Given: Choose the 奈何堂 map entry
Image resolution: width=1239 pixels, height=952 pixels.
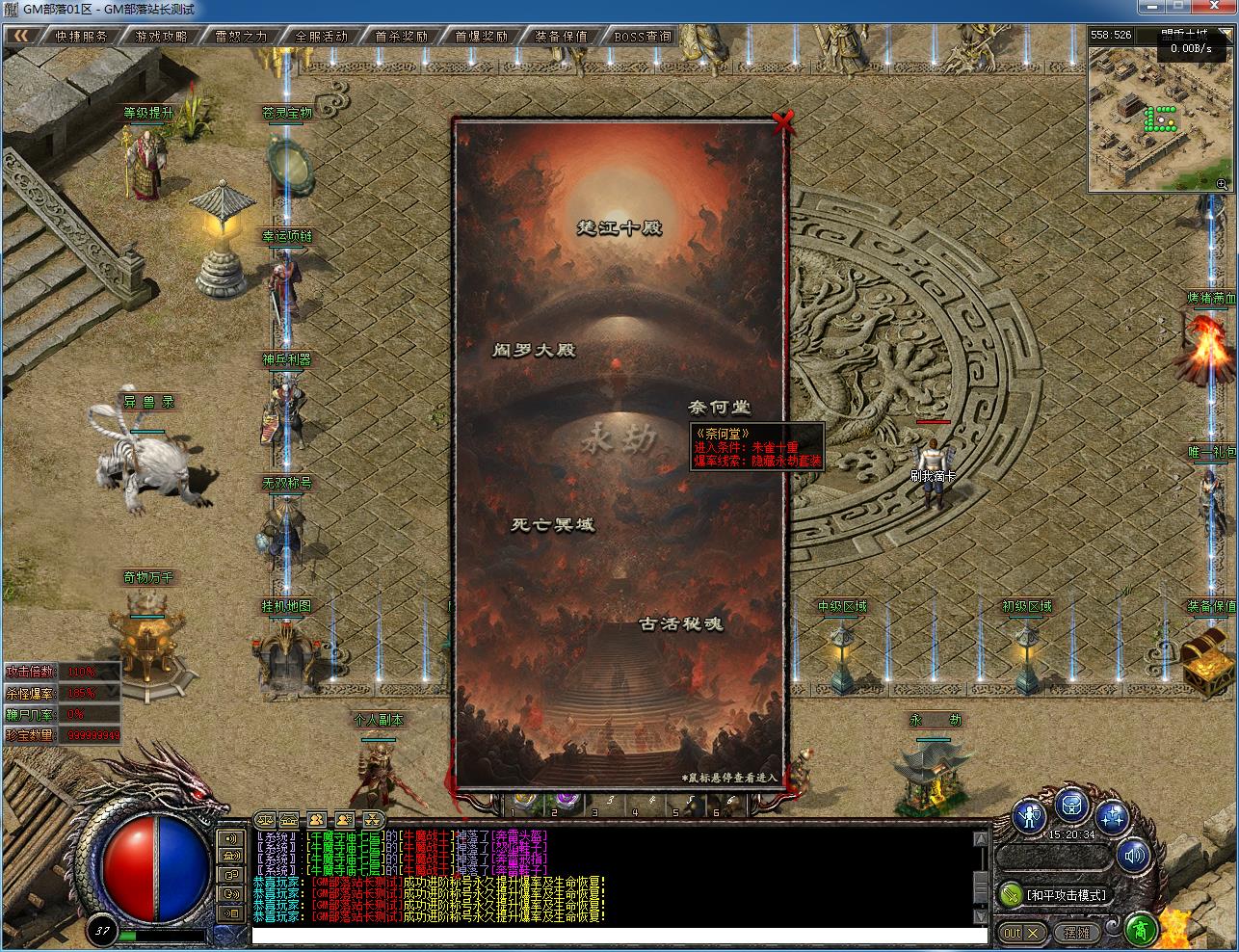Looking at the screenshot, I should tap(719, 408).
